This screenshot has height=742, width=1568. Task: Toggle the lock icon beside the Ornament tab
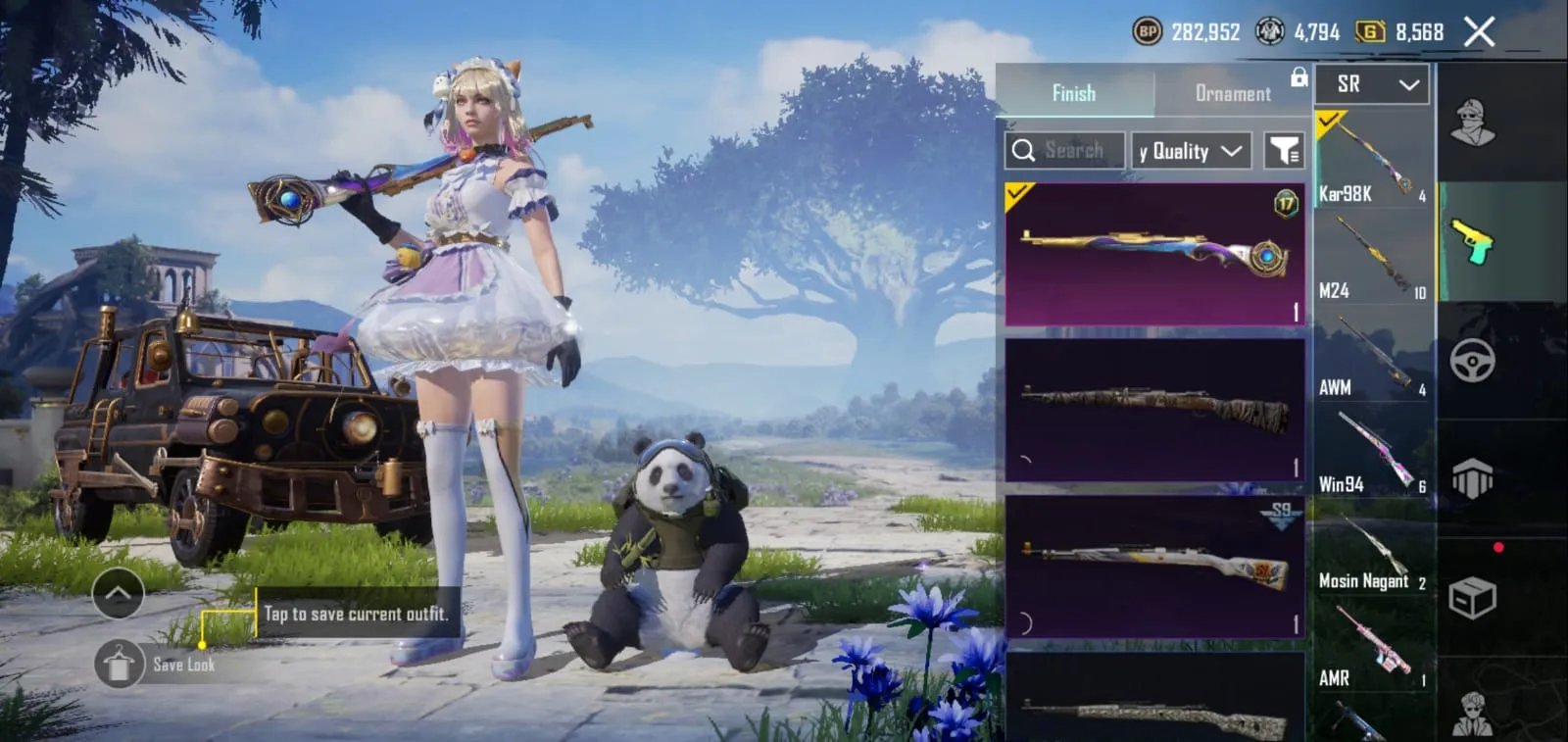[x=1300, y=75]
